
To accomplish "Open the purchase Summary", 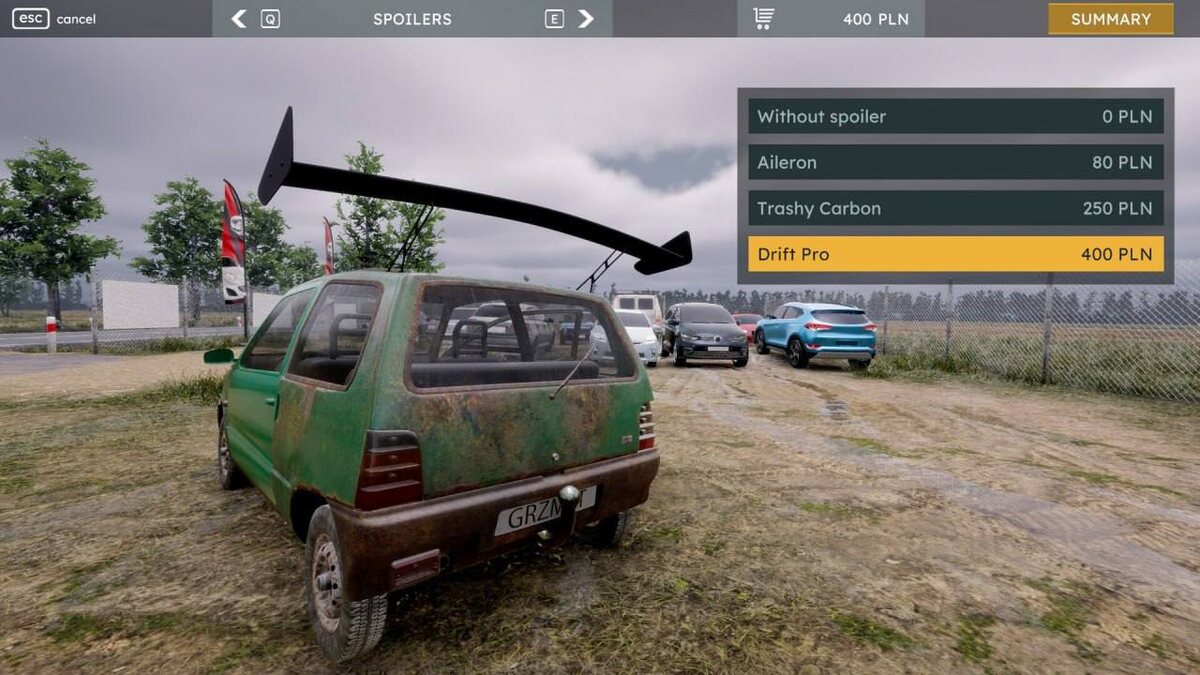I will [1110, 19].
